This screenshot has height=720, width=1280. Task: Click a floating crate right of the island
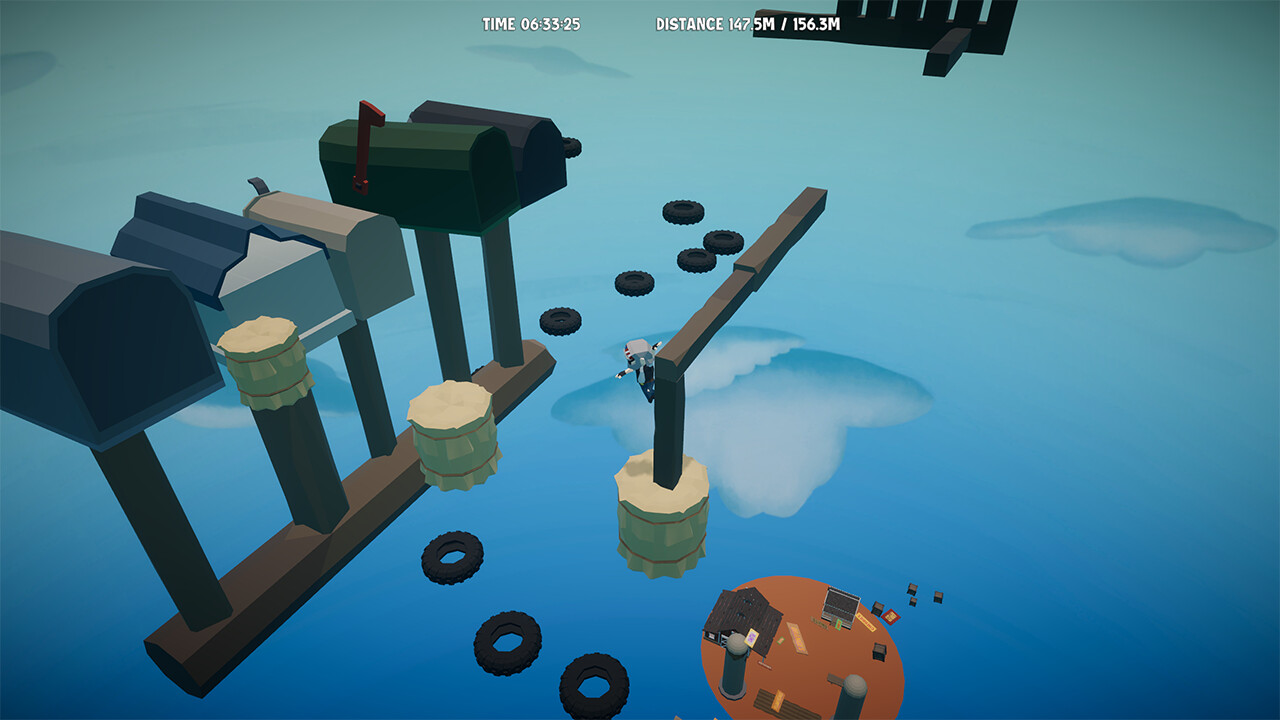point(913,590)
